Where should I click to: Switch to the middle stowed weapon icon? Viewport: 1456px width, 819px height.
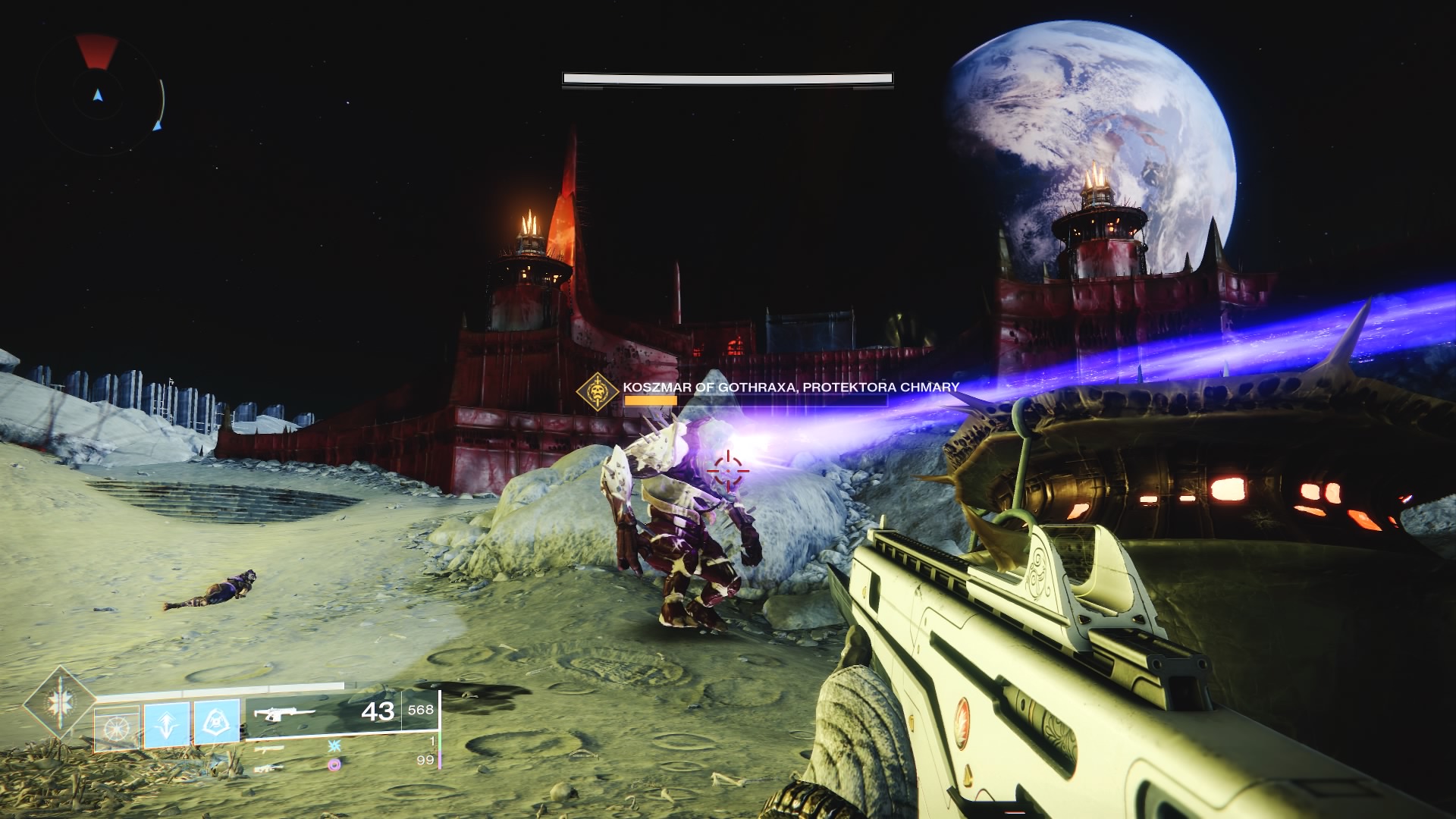[269, 748]
